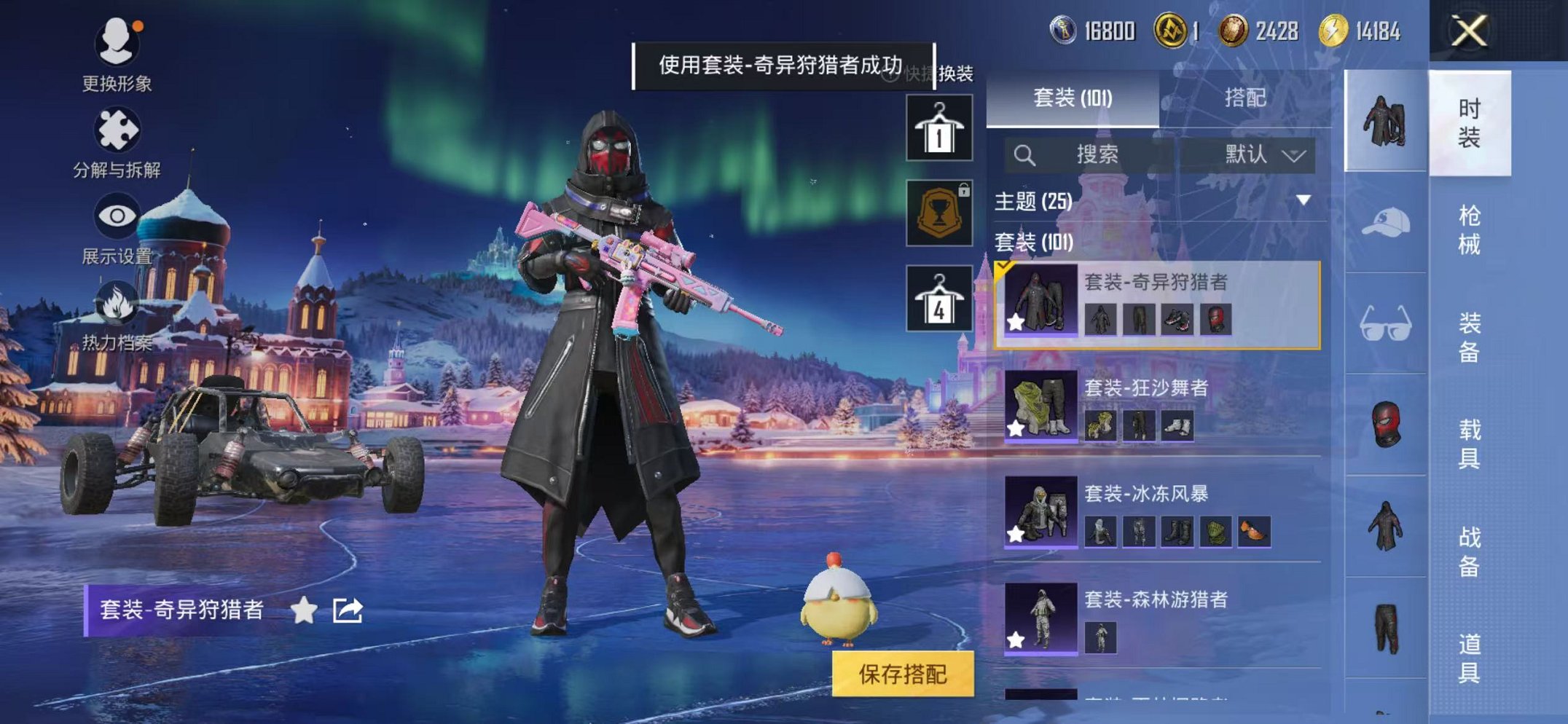
Task: Select the 分解与拆解 dismantle icon
Action: (x=117, y=130)
